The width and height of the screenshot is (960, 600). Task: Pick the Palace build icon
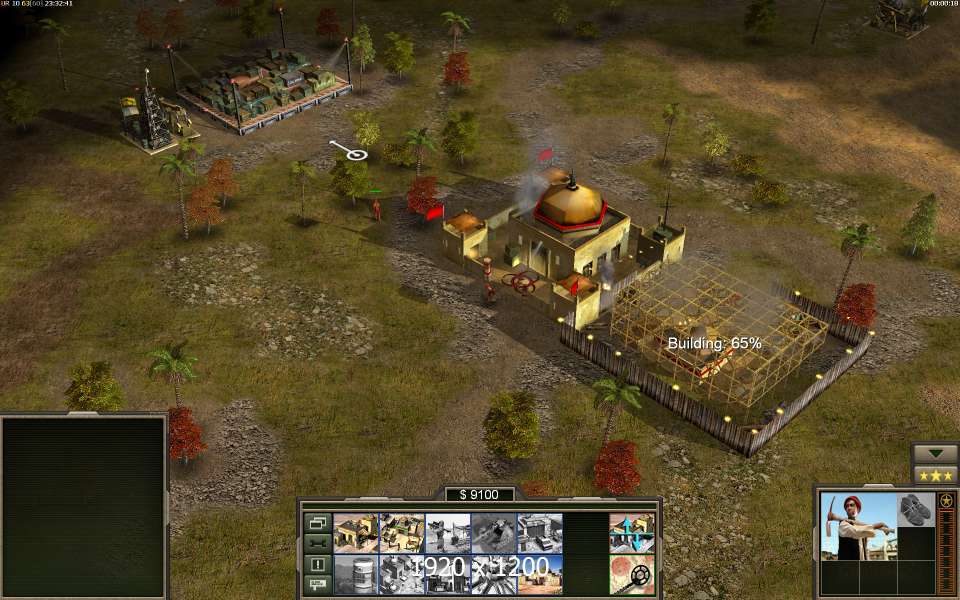(x=400, y=574)
